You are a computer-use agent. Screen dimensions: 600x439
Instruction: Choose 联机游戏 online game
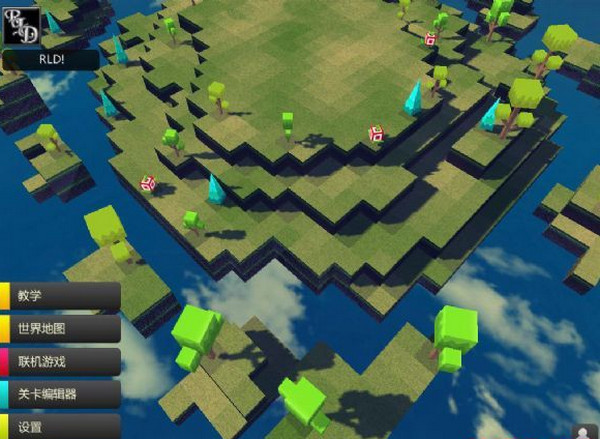62,361
